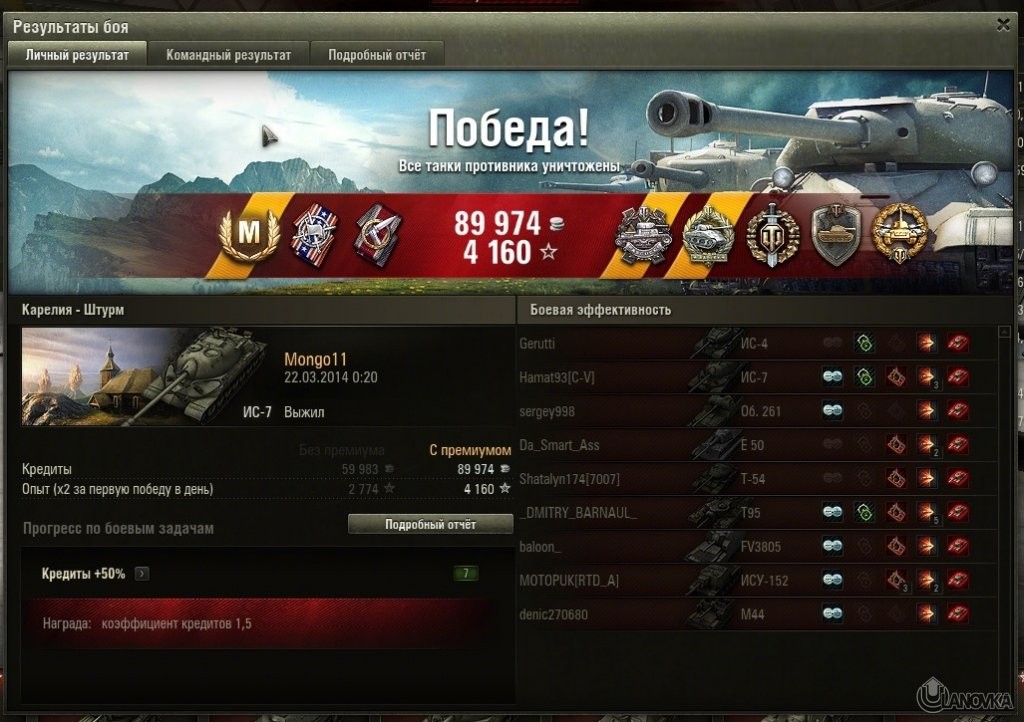The width and height of the screenshot is (1024, 722).
Task: Click the Подробный отчёт button under battle tasks
Action: [430, 524]
